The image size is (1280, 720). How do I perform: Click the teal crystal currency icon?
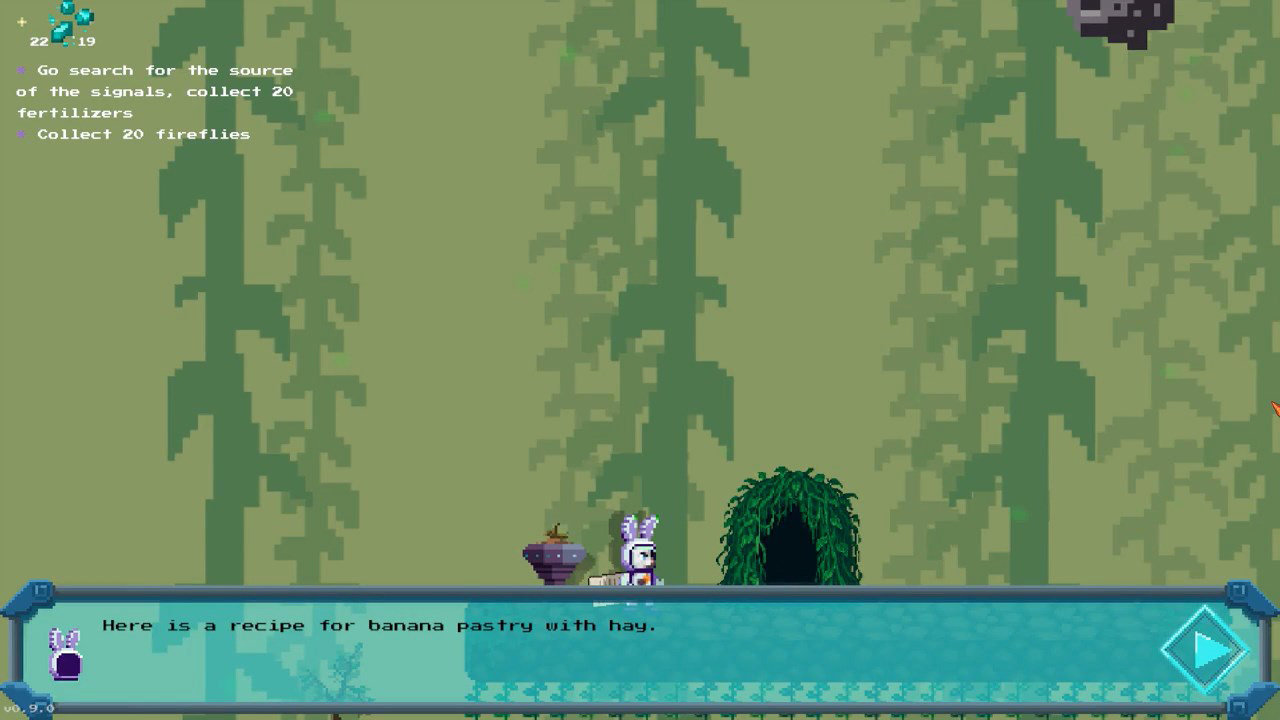(70, 21)
